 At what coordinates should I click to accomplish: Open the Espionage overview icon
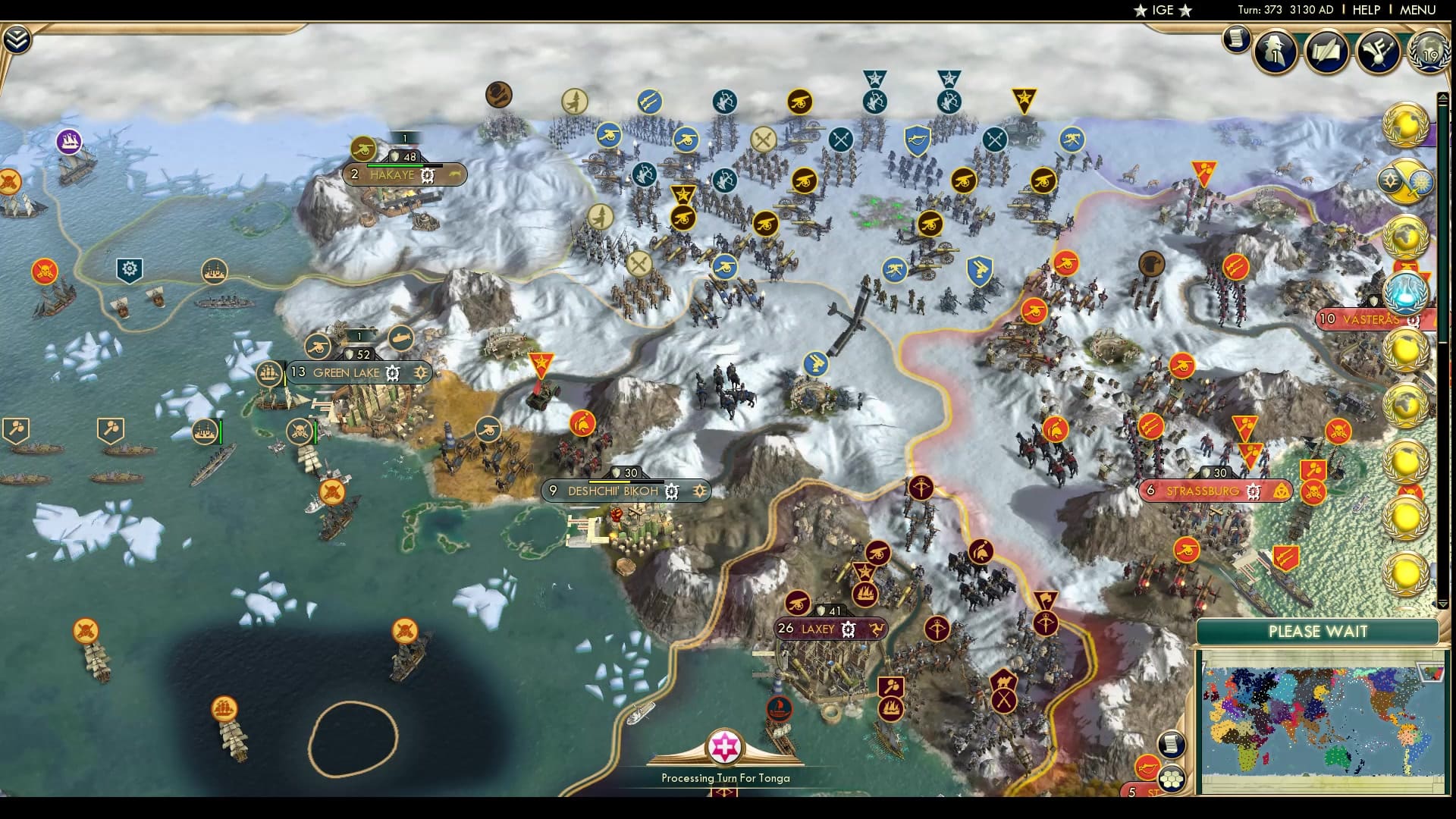pos(1275,53)
